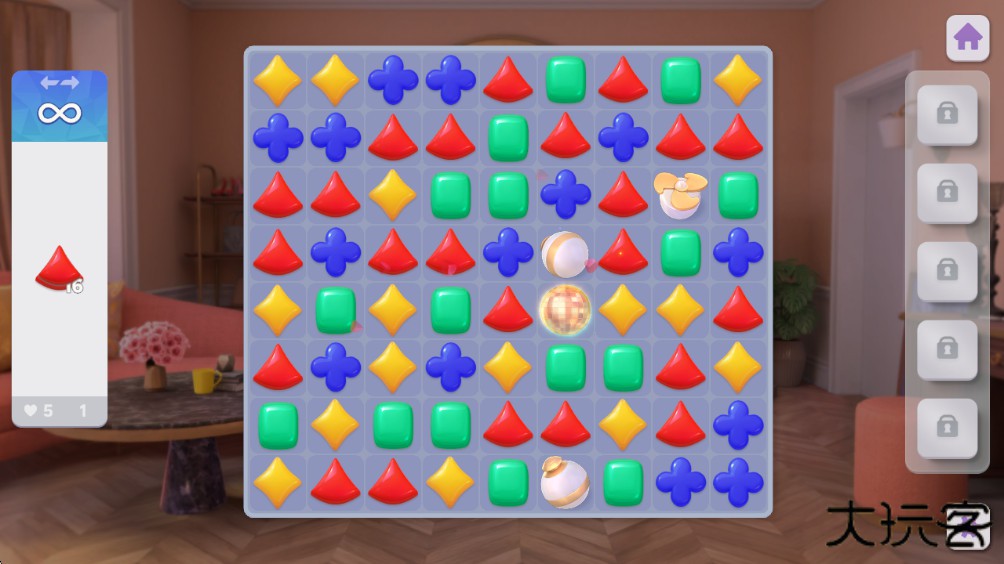The height and width of the screenshot is (564, 1004).
Task: Select the striped ball in the bottom row
Action: tap(565, 482)
